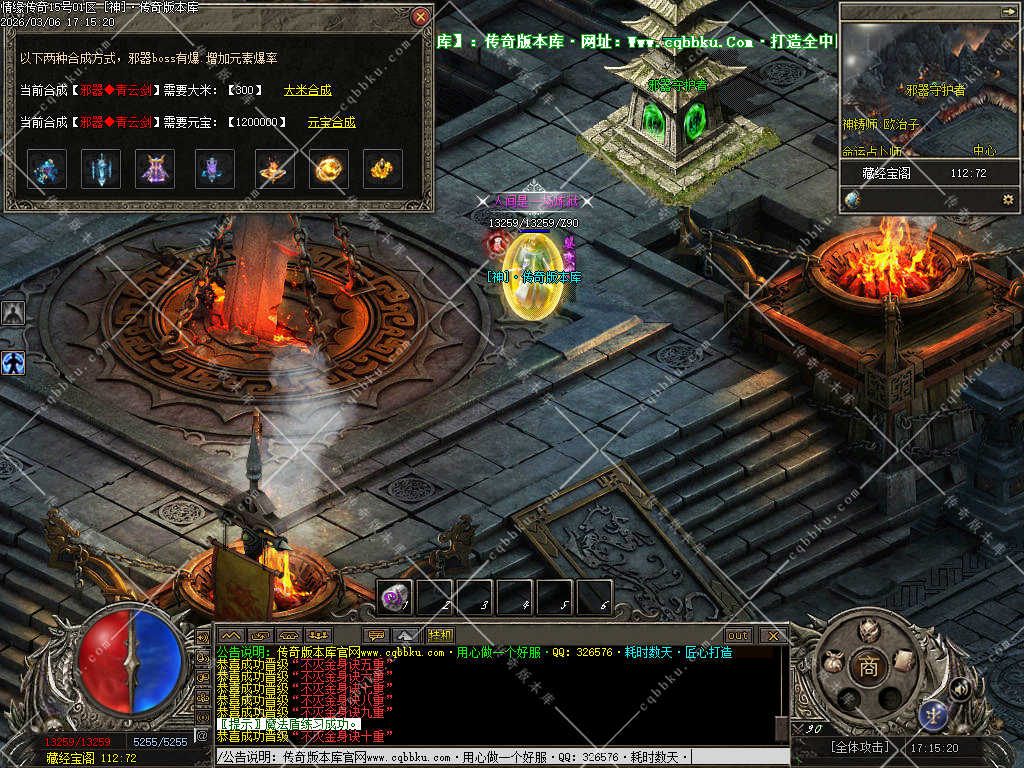Open the 商 shop button
This screenshot has width=1024, height=768.
point(868,667)
